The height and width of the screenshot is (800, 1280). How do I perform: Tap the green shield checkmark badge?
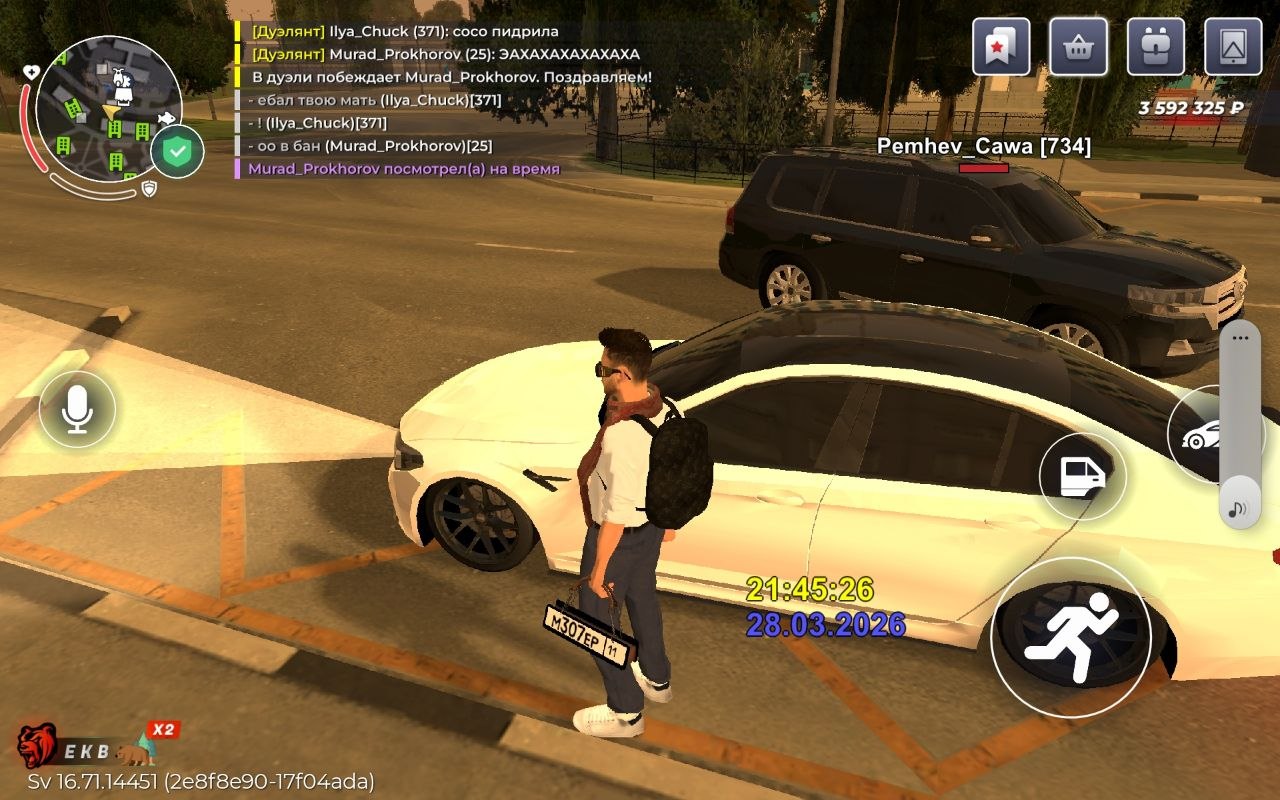coord(177,153)
